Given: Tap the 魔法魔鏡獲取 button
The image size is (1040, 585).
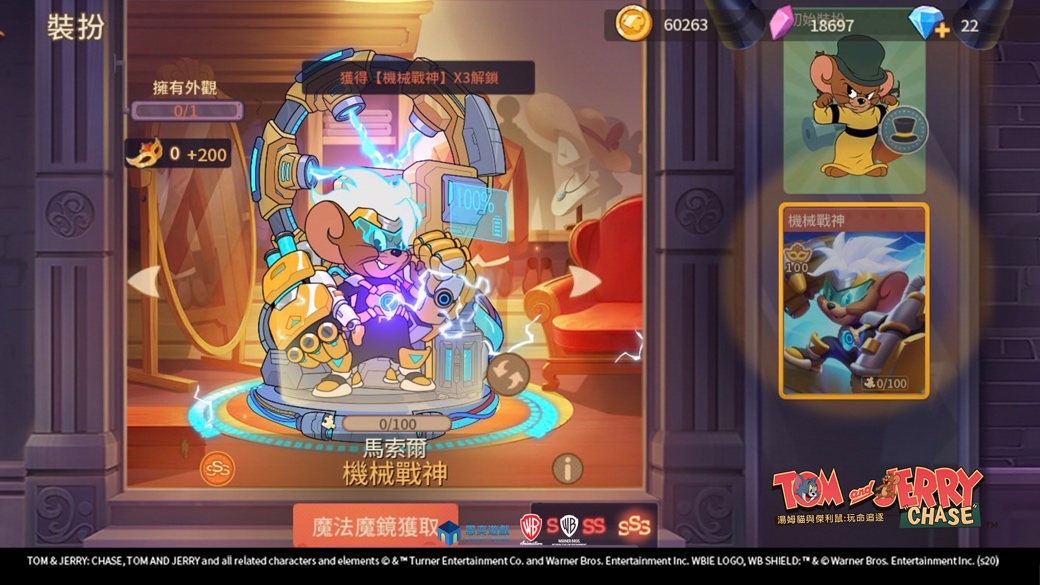Looking at the screenshot, I should (376, 526).
